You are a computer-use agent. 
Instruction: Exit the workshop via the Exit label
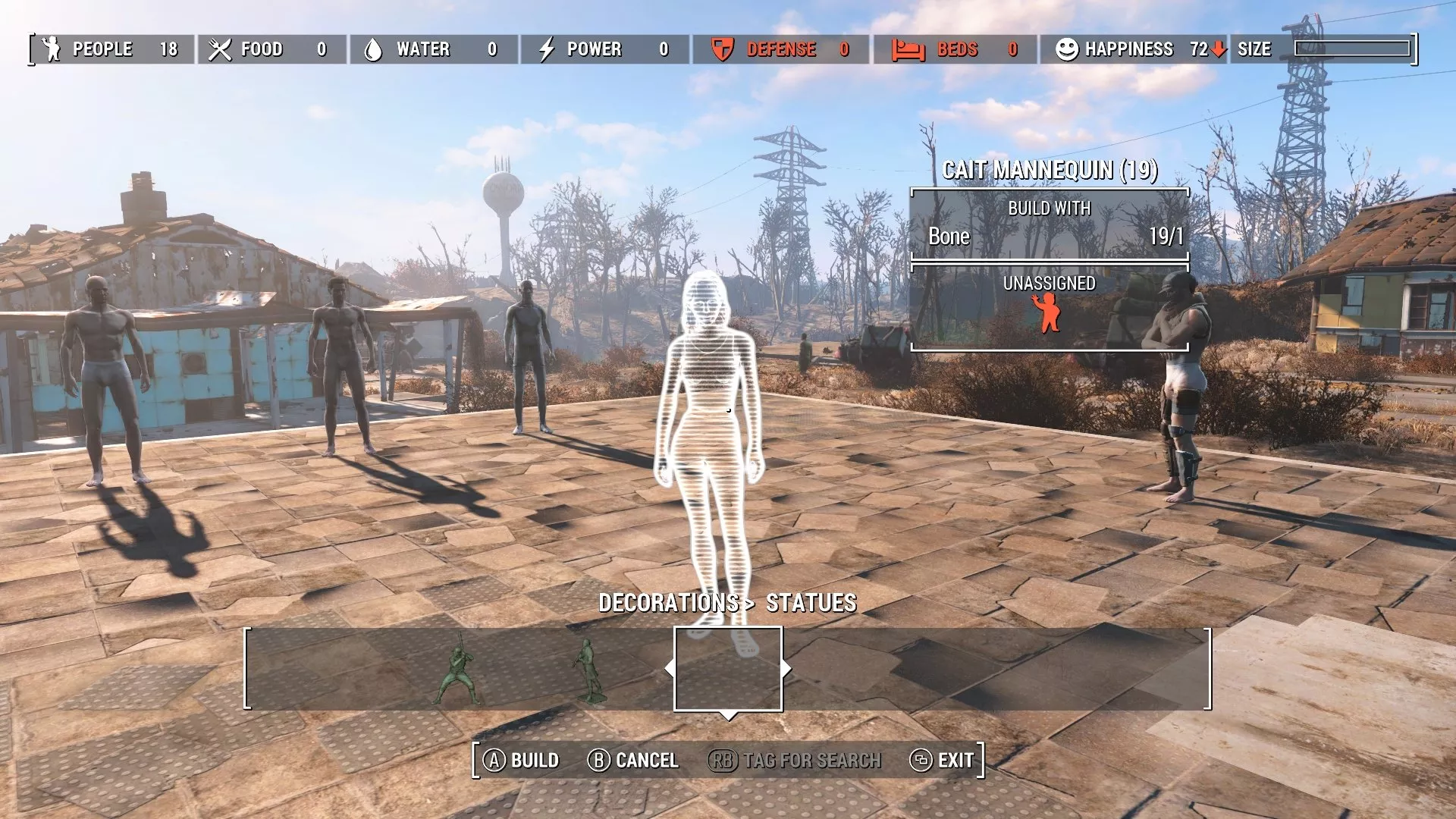pyautogui.click(x=955, y=760)
